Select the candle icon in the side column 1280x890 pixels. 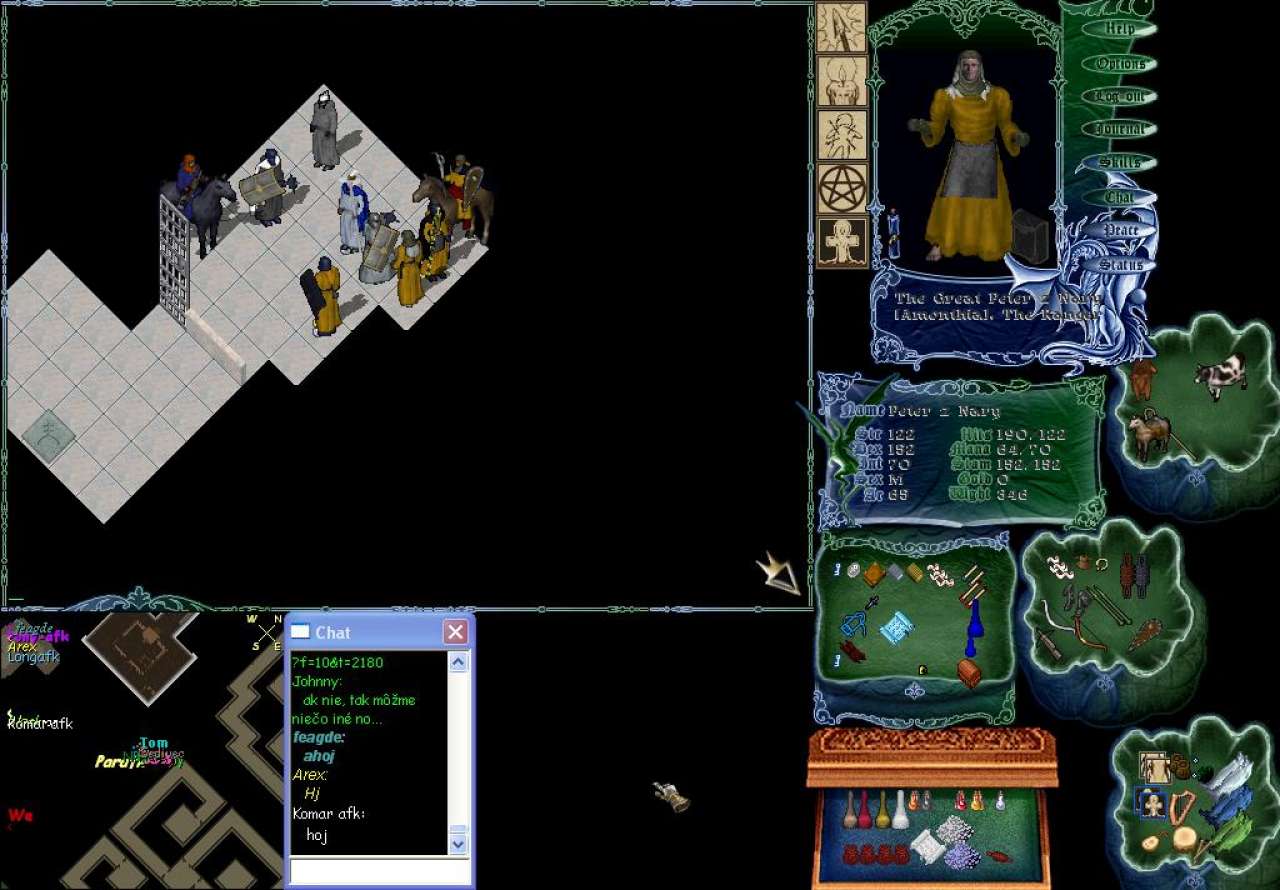pyautogui.click(x=842, y=81)
